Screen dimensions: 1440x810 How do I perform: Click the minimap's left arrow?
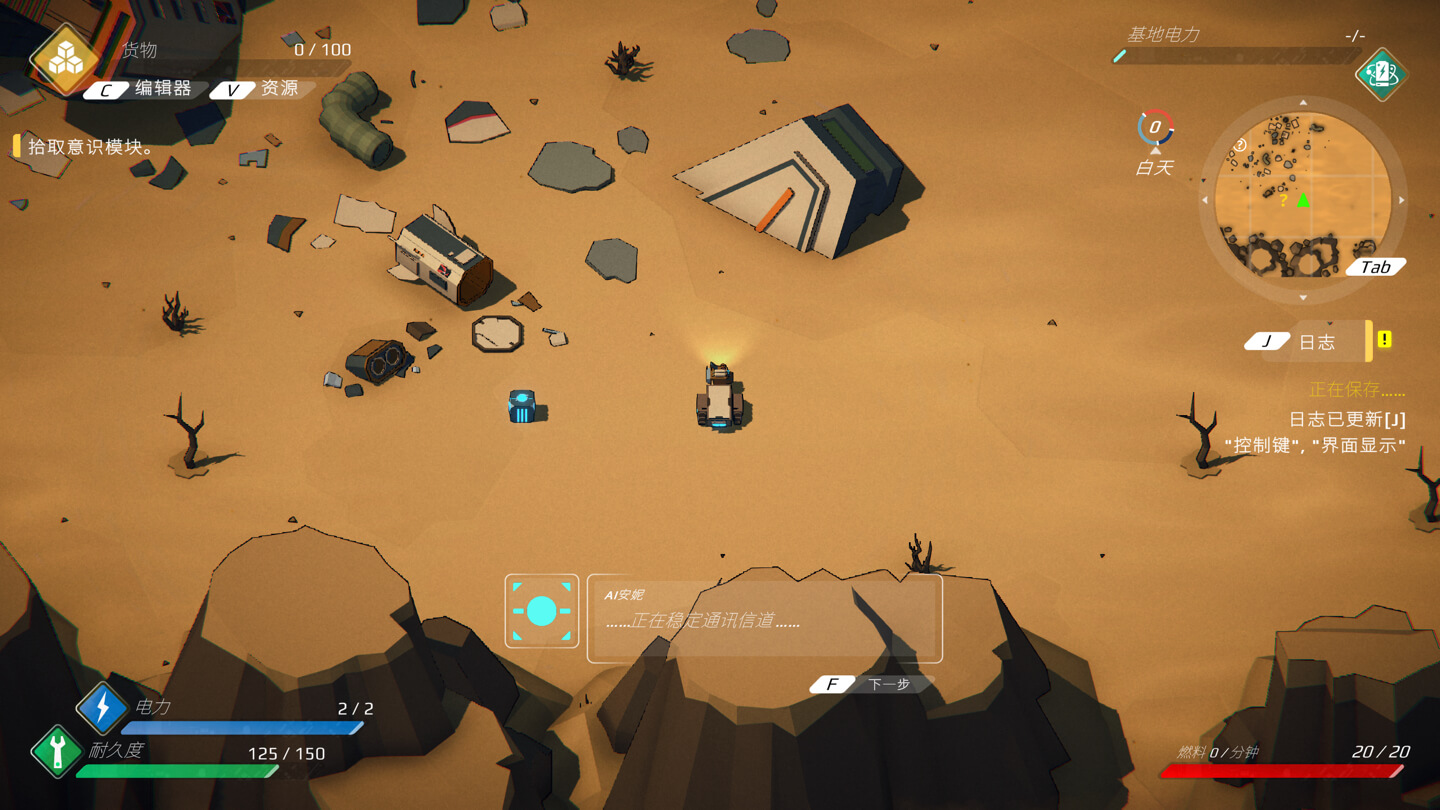tap(1205, 201)
